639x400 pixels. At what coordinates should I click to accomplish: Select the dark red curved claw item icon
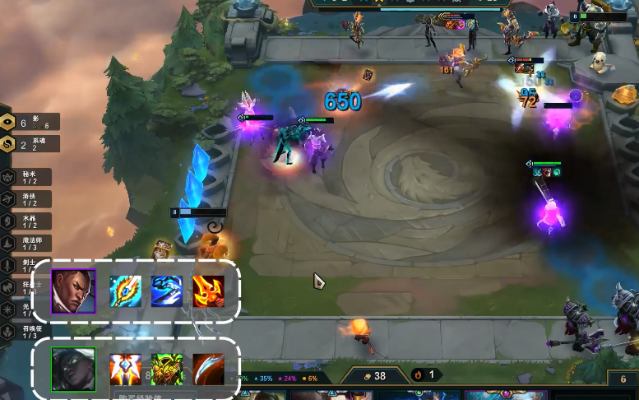tap(208, 369)
